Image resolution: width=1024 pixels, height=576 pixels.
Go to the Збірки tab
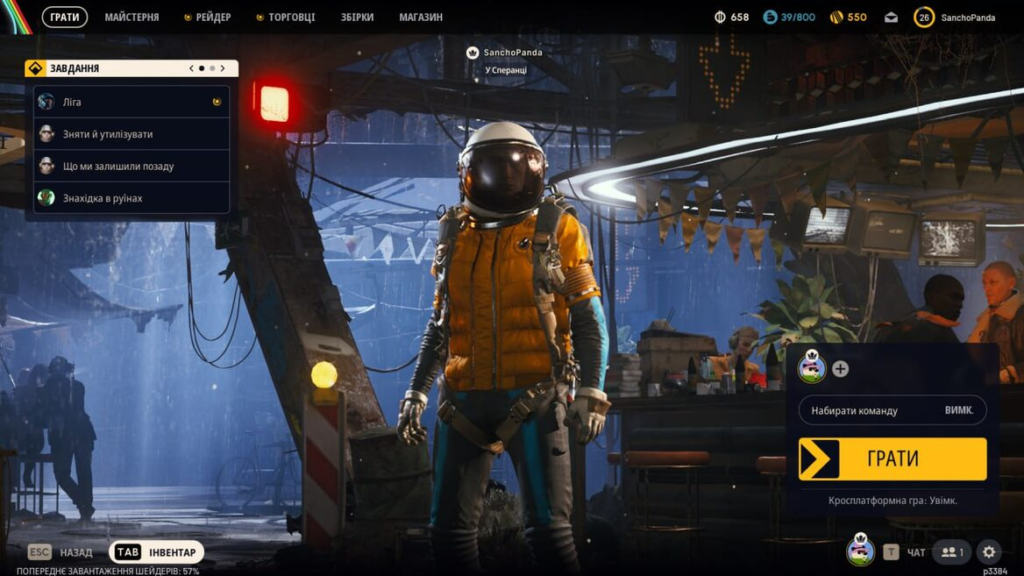(356, 17)
